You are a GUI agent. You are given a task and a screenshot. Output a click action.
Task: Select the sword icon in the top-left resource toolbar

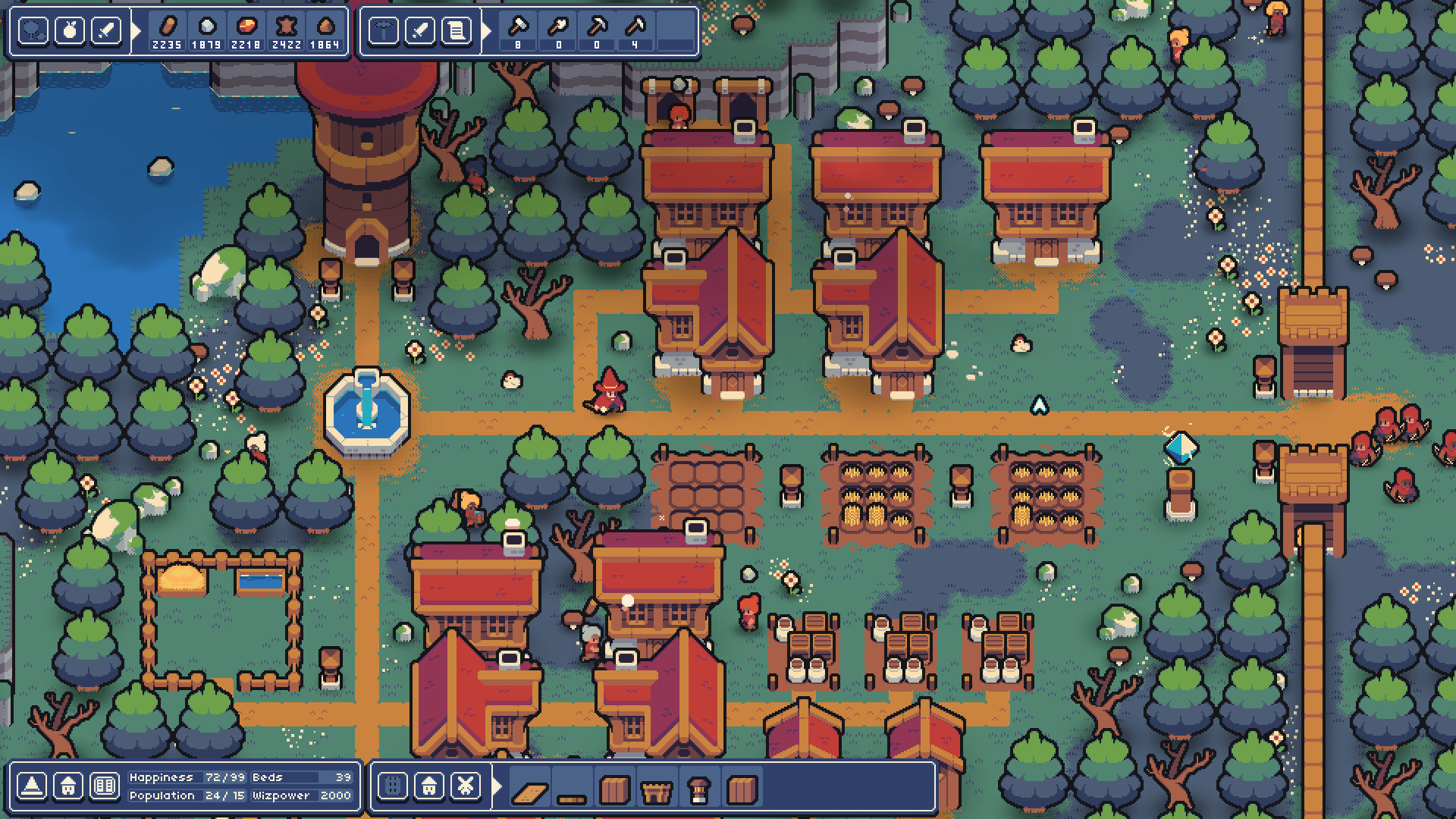106,29
